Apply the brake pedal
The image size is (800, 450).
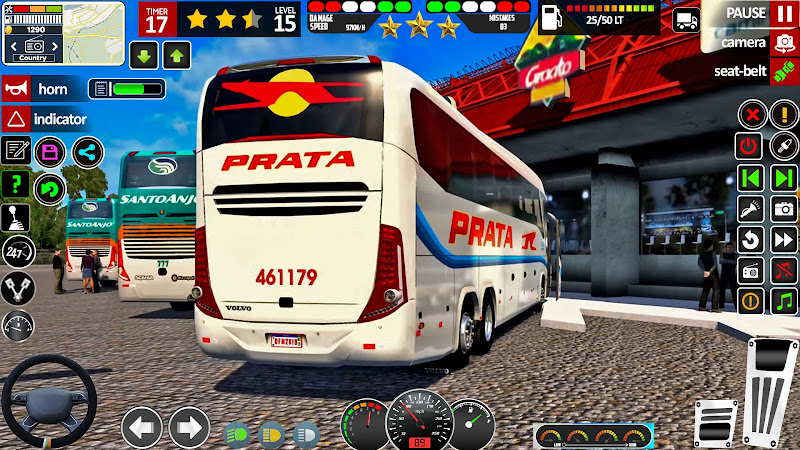pyautogui.click(x=713, y=423)
